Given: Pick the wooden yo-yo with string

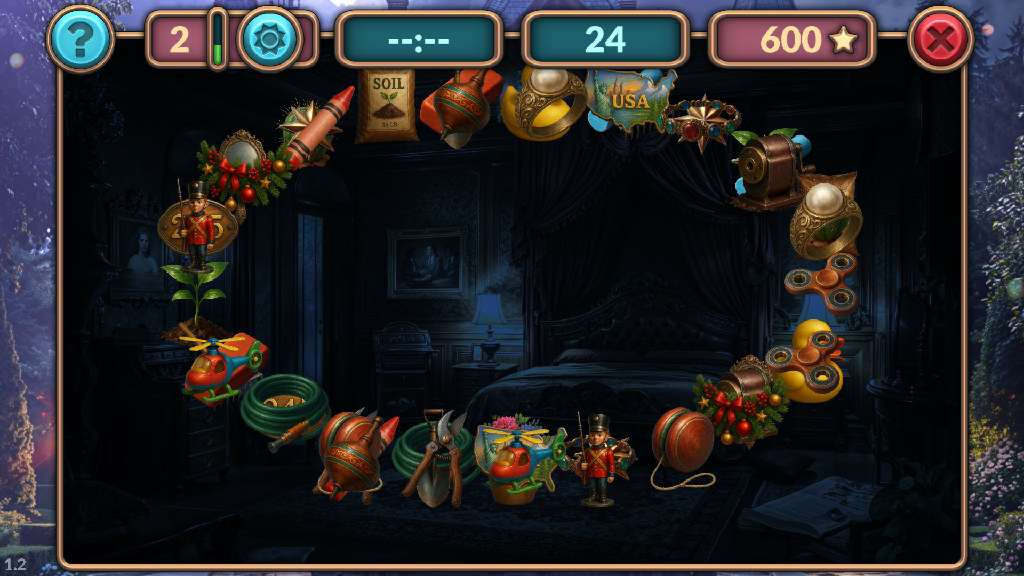Looking at the screenshot, I should coord(683,442).
